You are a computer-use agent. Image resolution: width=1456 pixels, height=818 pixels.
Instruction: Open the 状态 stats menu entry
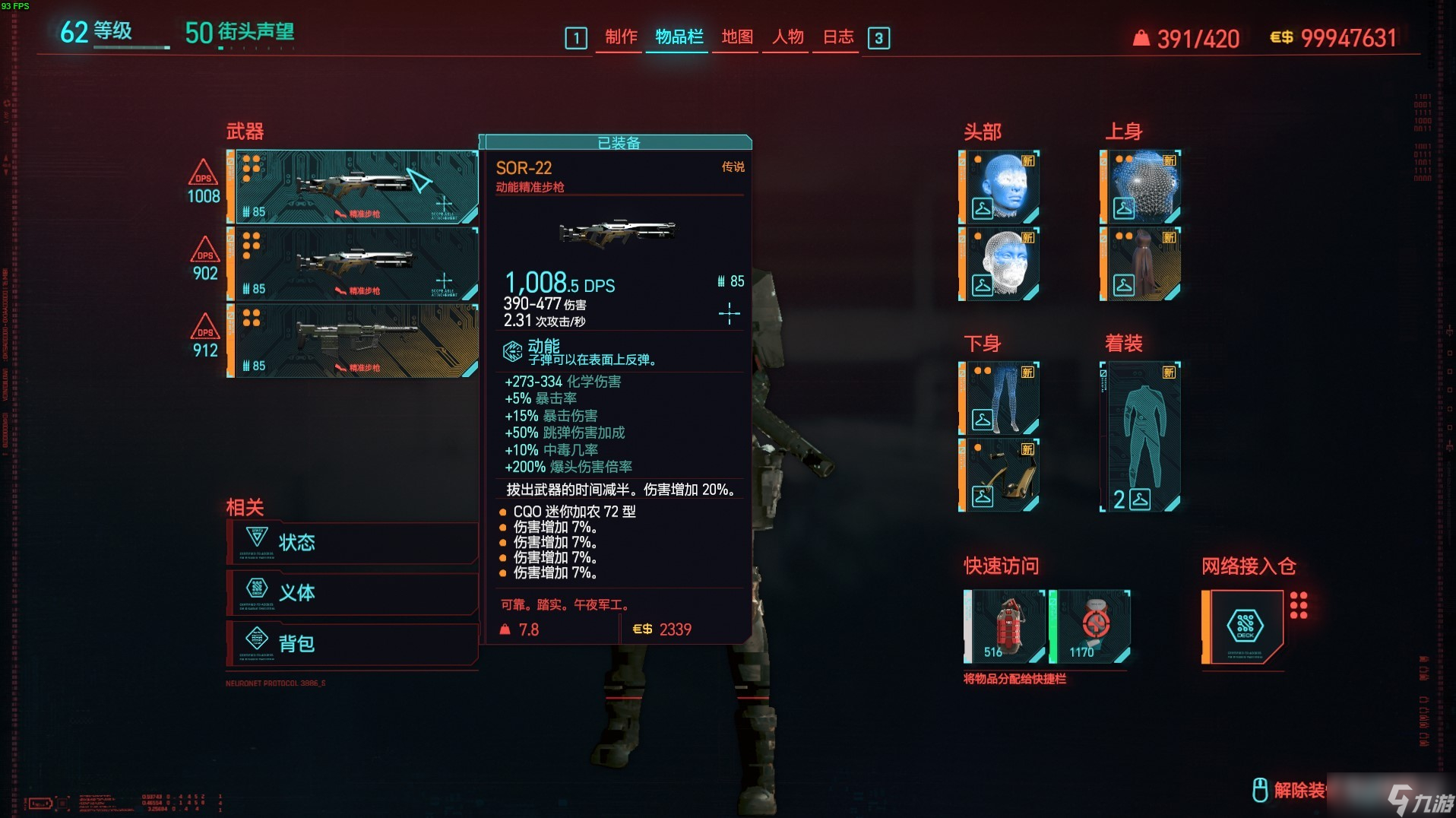353,542
